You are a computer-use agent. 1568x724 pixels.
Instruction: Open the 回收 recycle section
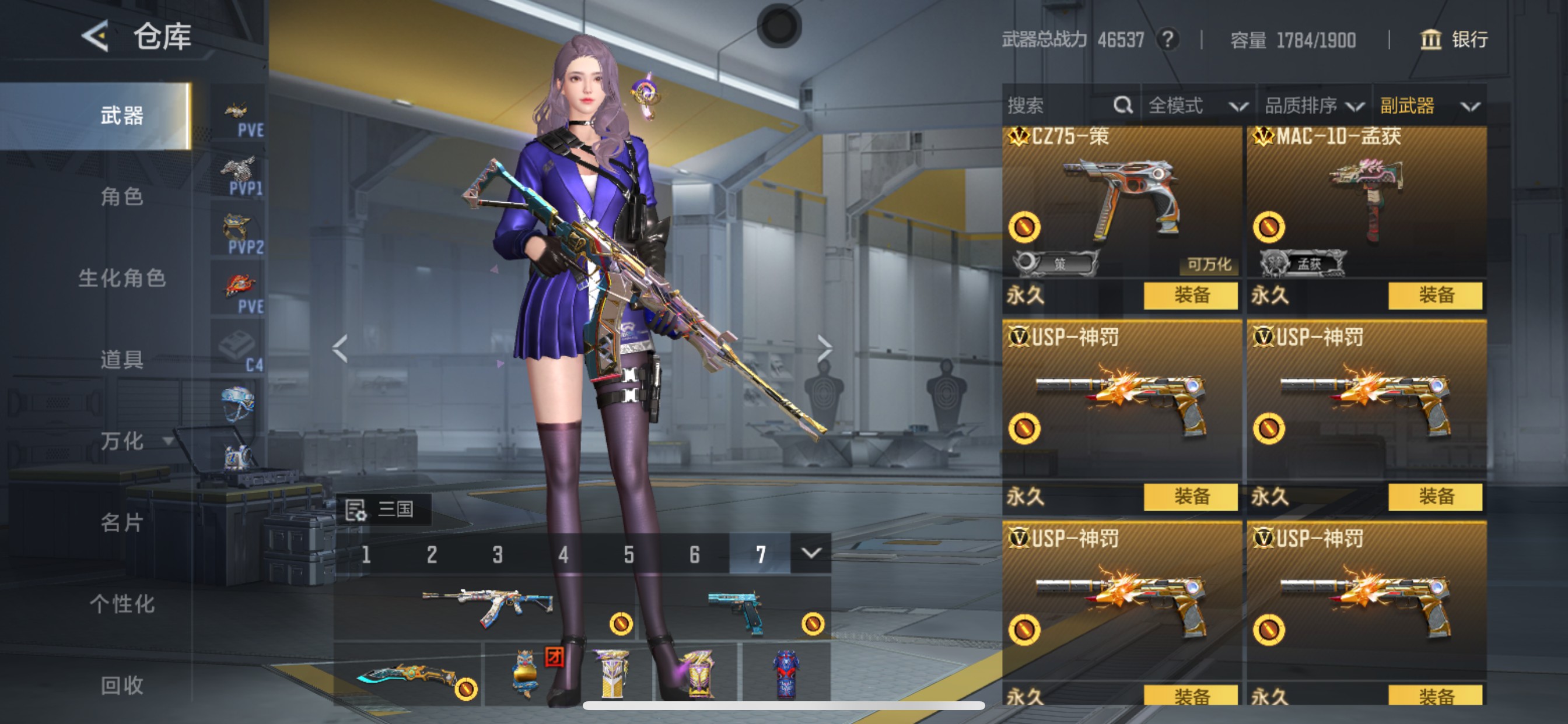pos(122,686)
